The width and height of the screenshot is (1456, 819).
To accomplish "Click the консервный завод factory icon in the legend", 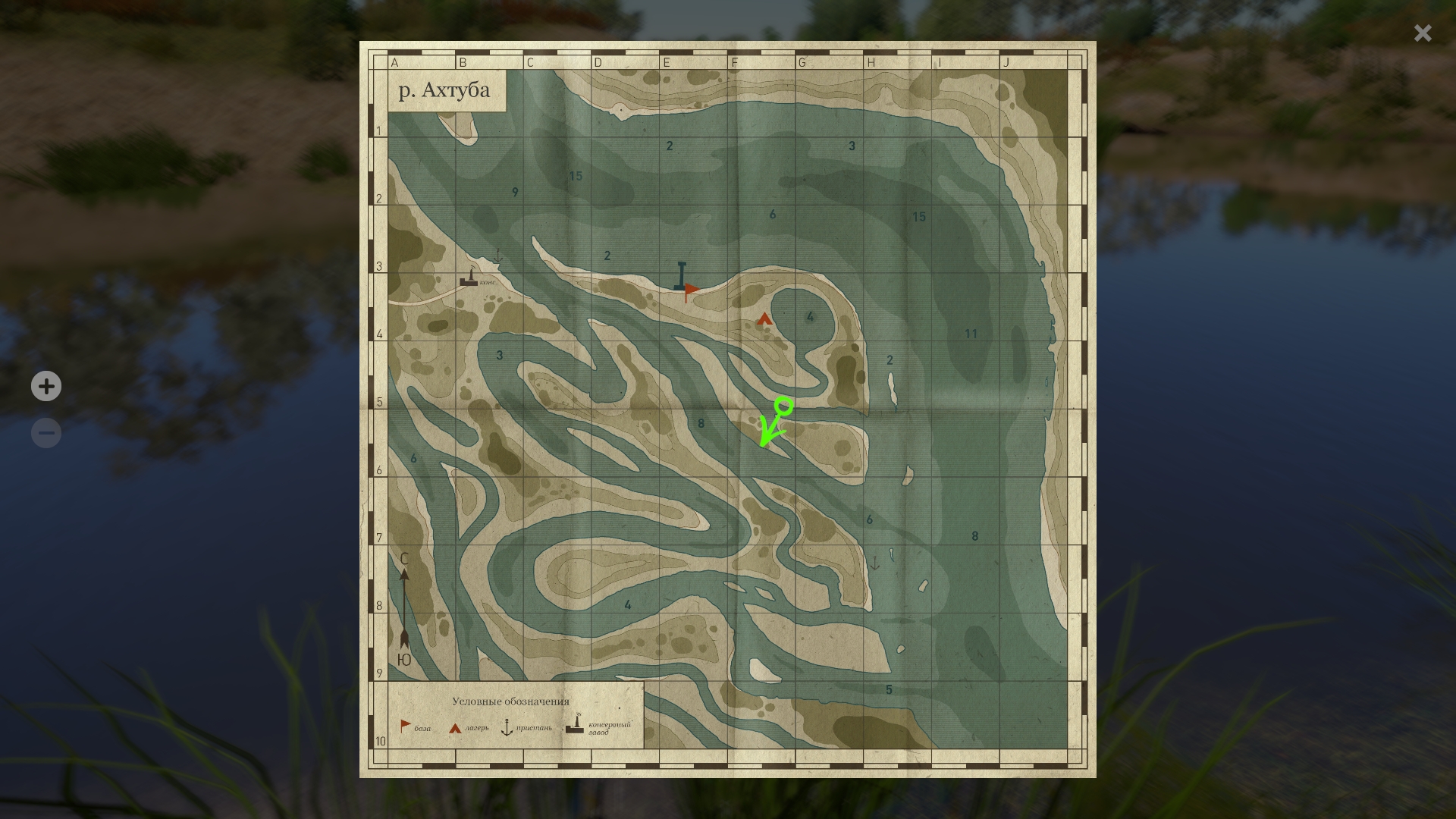I will pos(573,725).
